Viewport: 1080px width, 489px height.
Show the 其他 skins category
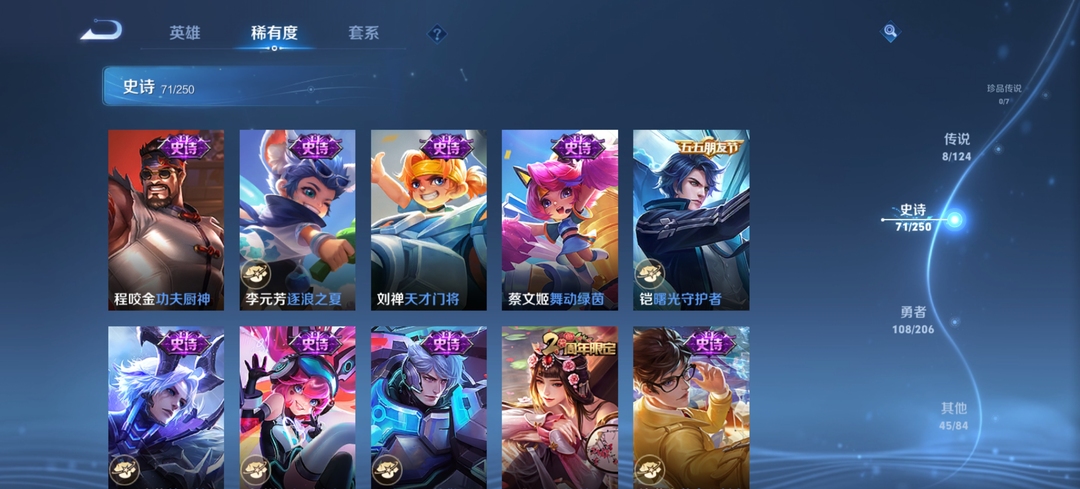[x=954, y=415]
